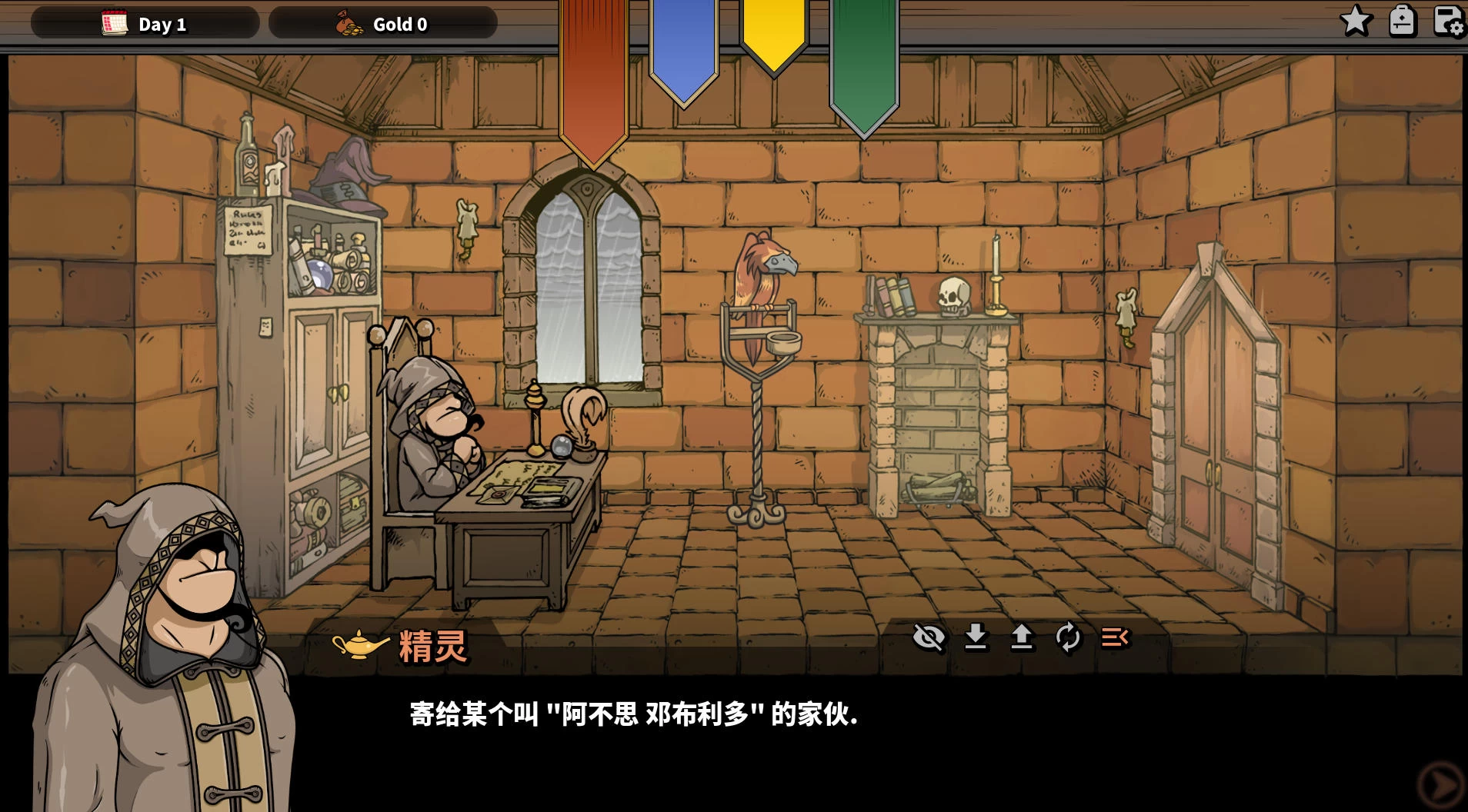Image resolution: width=1468 pixels, height=812 pixels.
Task: Open the save and settings menu
Action: click(x=1449, y=21)
